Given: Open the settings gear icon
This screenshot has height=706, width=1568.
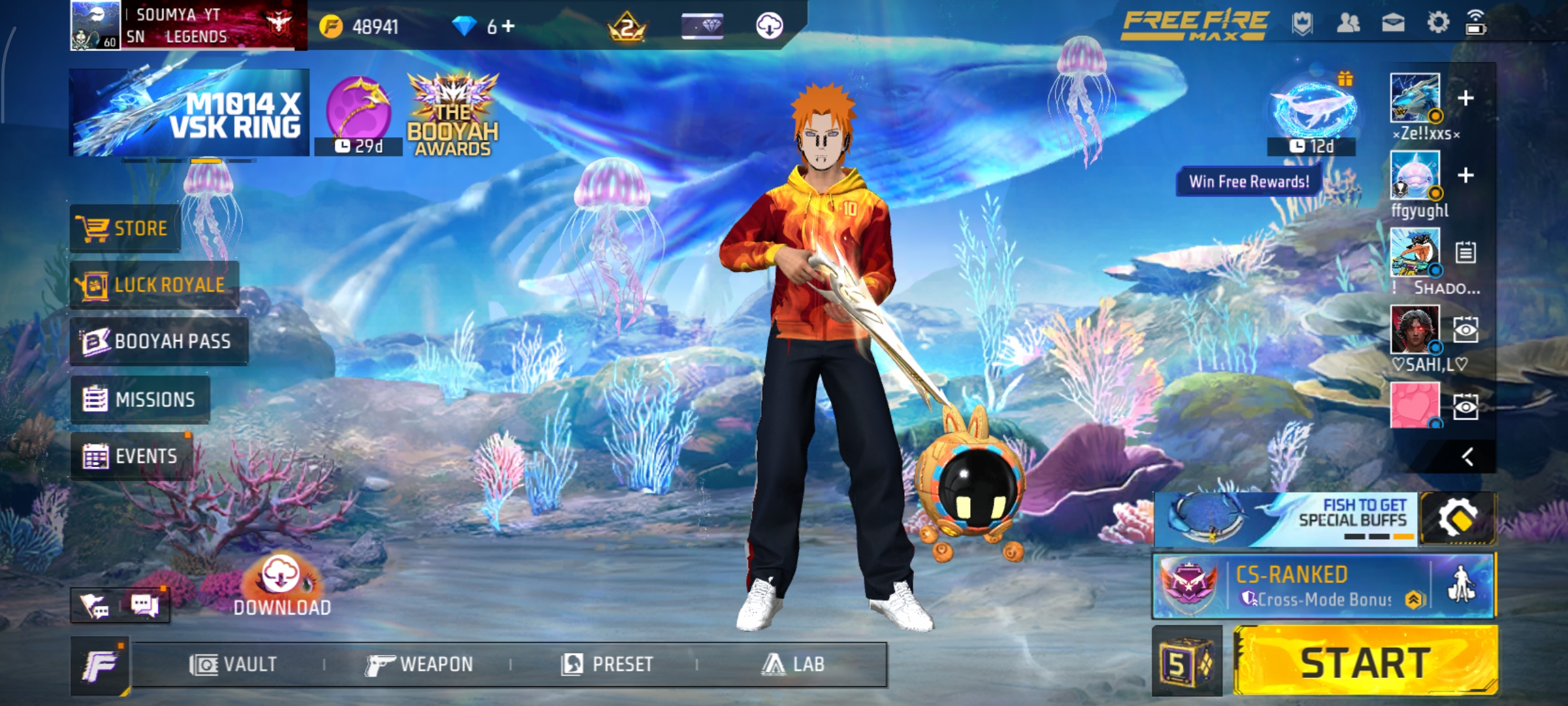Looking at the screenshot, I should (1438, 24).
